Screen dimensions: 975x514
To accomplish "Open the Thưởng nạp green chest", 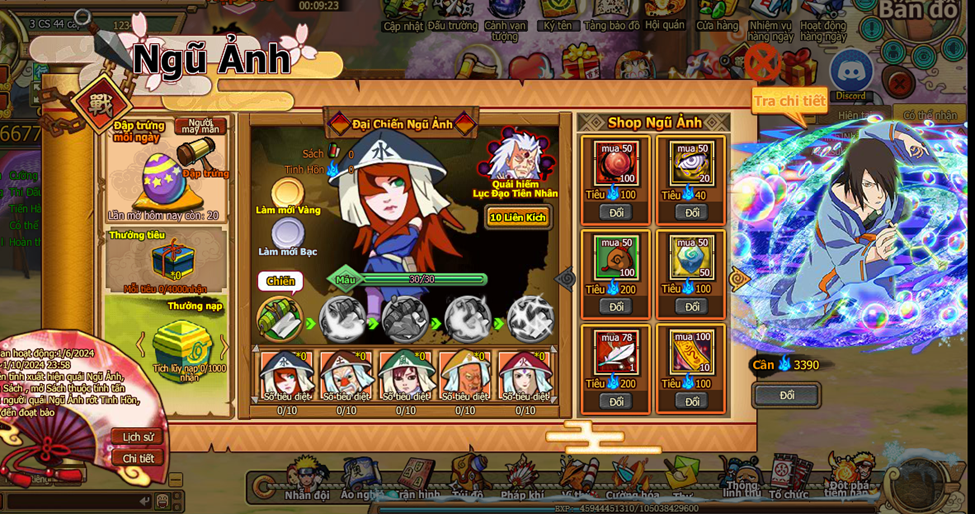I will 182,344.
